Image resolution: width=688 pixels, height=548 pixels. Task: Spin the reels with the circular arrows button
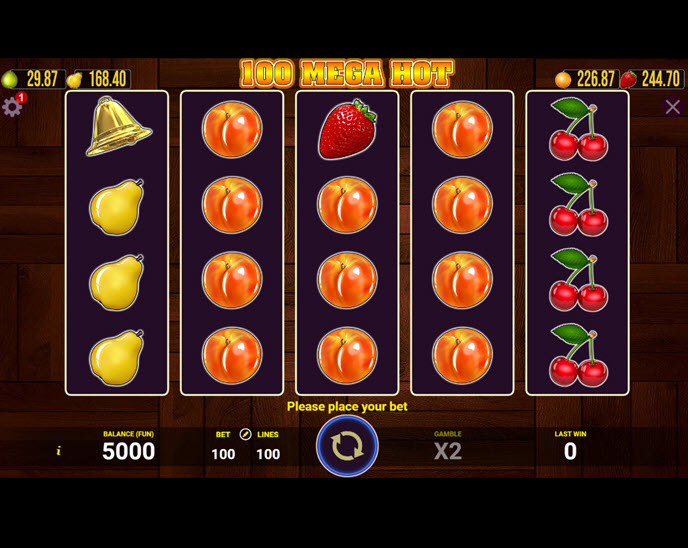click(x=347, y=446)
